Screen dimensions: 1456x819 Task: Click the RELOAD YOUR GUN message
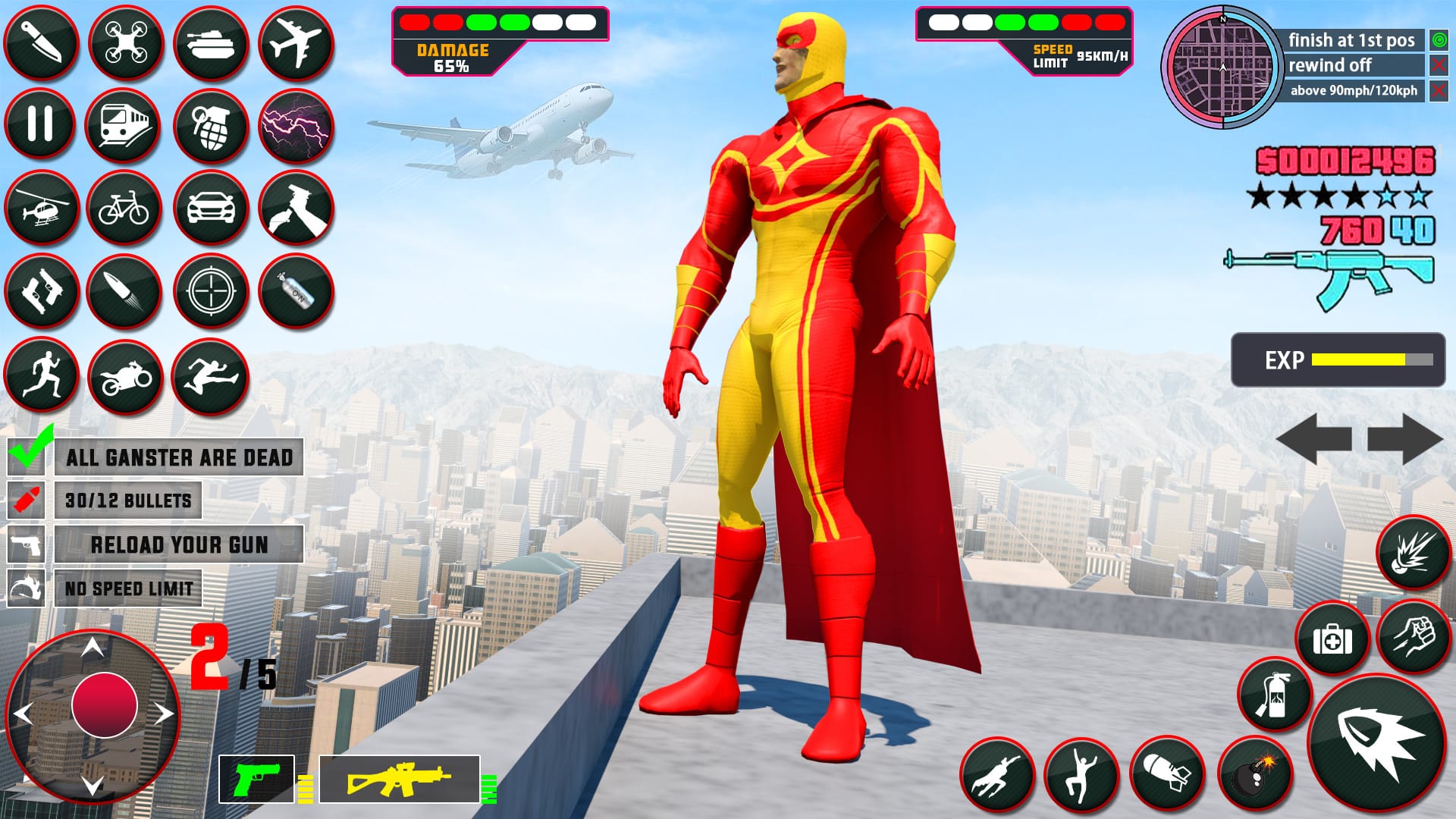coord(180,544)
